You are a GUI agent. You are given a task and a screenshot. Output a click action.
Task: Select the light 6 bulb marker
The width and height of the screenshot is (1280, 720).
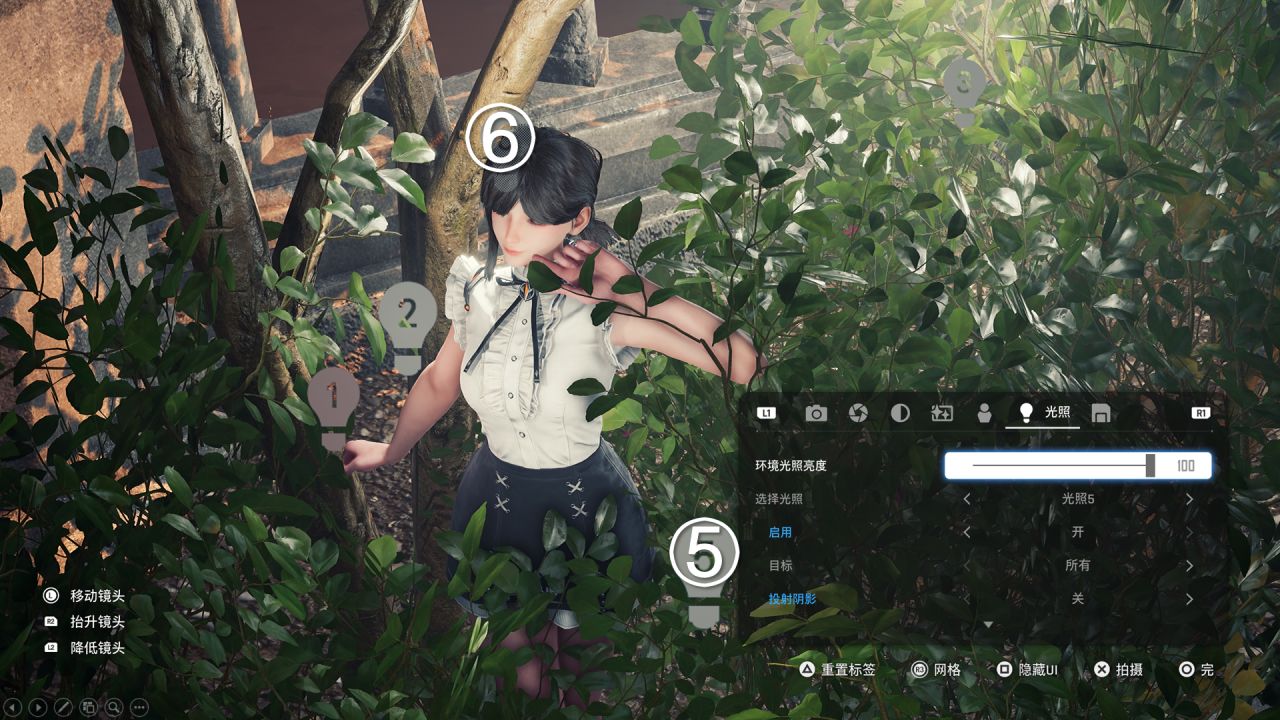coord(500,140)
